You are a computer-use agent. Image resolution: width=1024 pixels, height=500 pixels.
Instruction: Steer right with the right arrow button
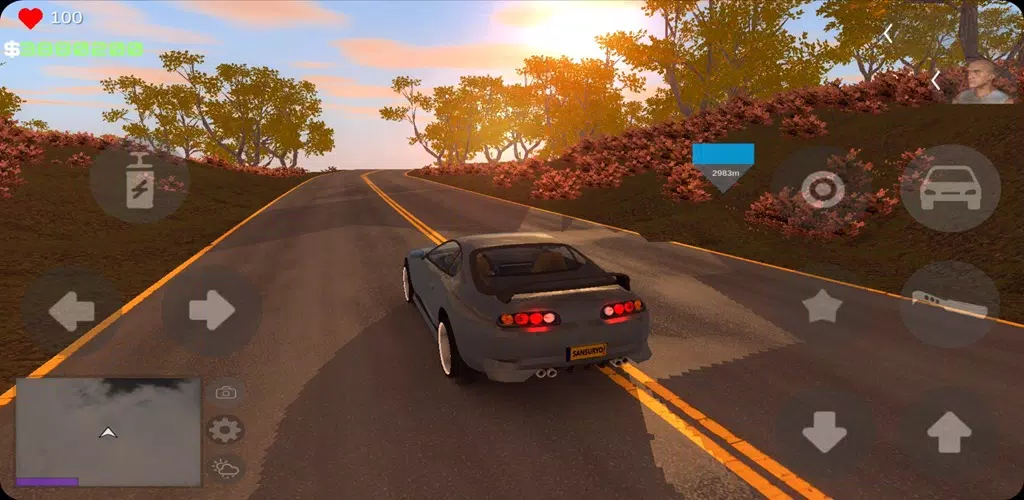pyautogui.click(x=211, y=311)
